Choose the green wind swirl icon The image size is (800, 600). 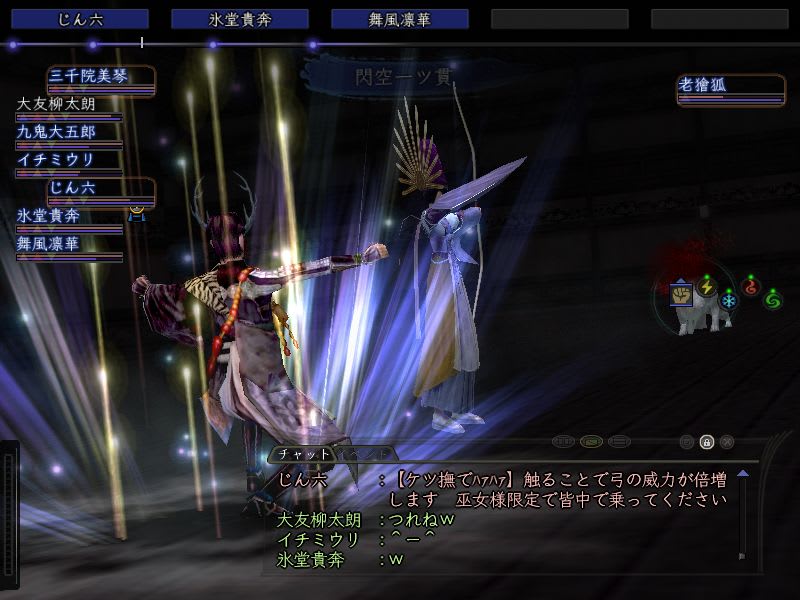click(x=772, y=299)
